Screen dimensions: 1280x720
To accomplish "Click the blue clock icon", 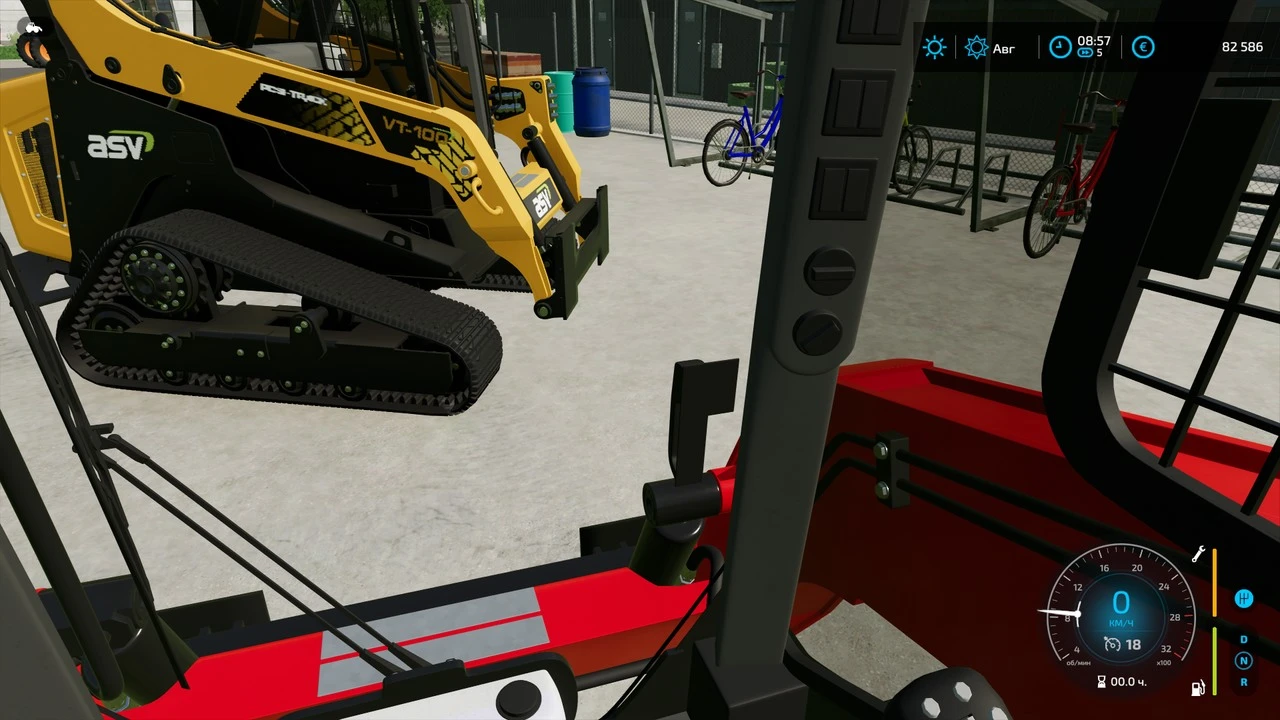I will tap(1060, 46).
